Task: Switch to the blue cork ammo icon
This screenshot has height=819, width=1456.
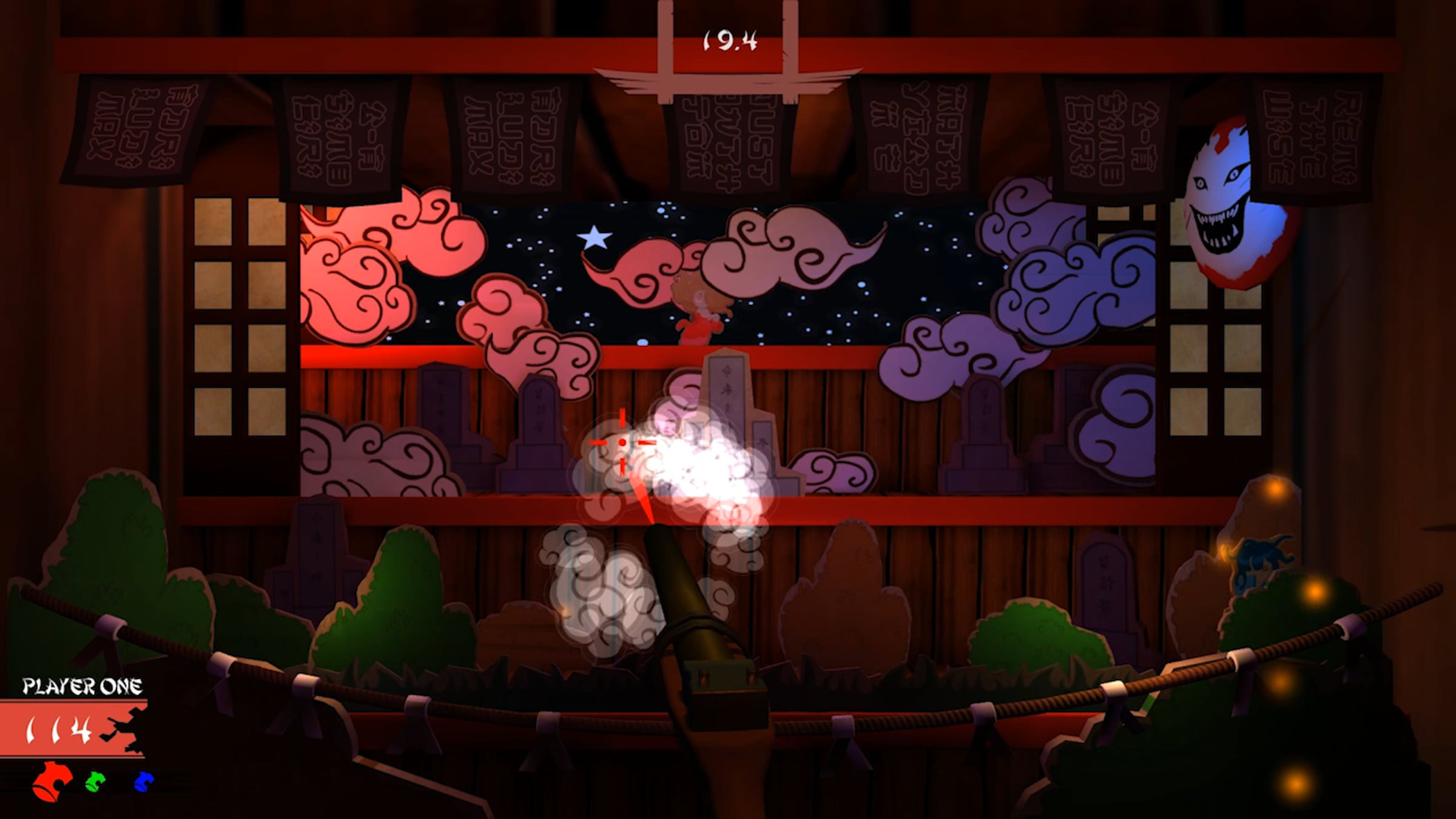Action: (143, 781)
